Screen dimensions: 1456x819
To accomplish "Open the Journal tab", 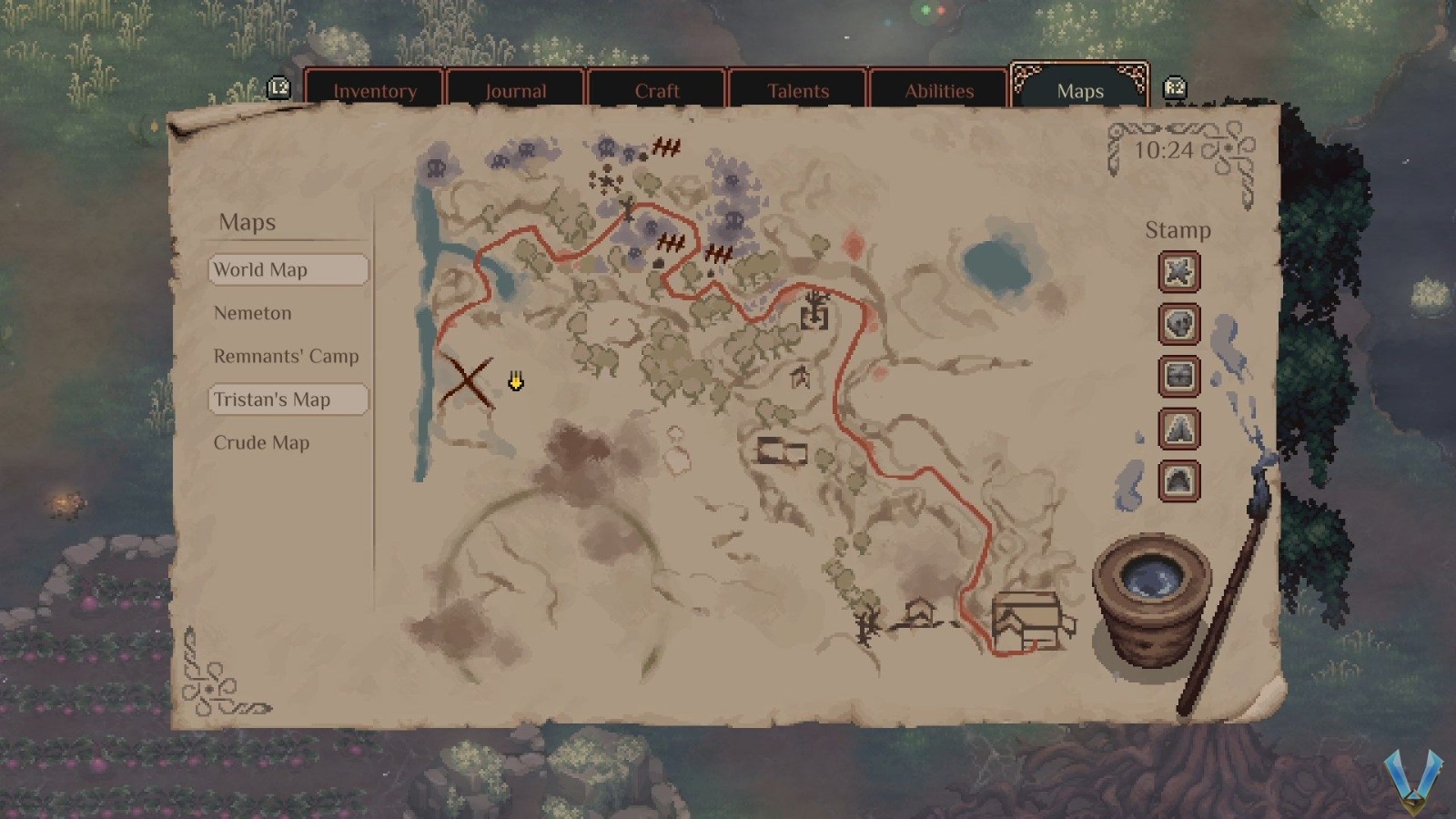I will (516, 91).
